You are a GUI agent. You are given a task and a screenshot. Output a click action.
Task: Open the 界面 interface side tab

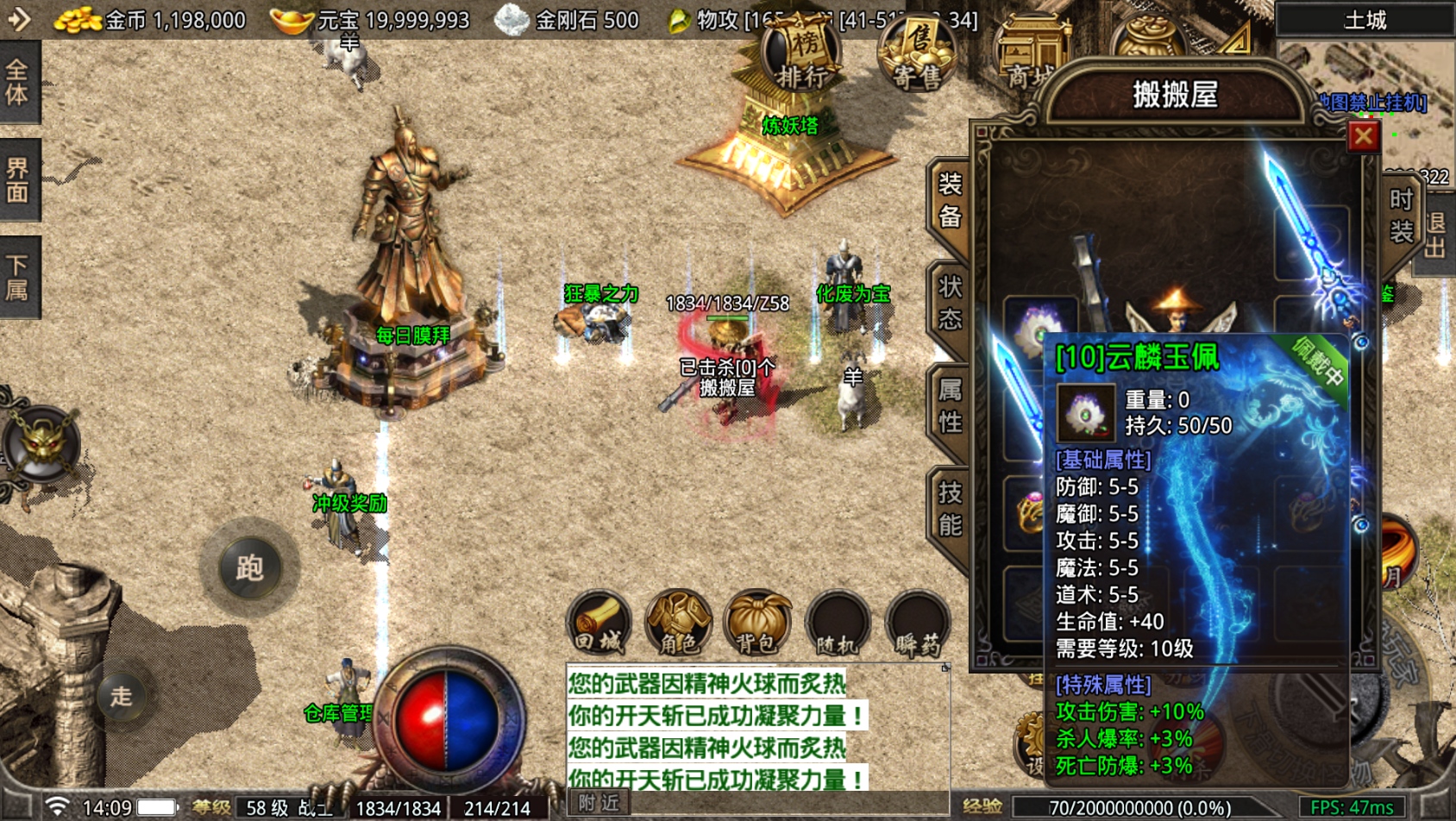[x=18, y=179]
